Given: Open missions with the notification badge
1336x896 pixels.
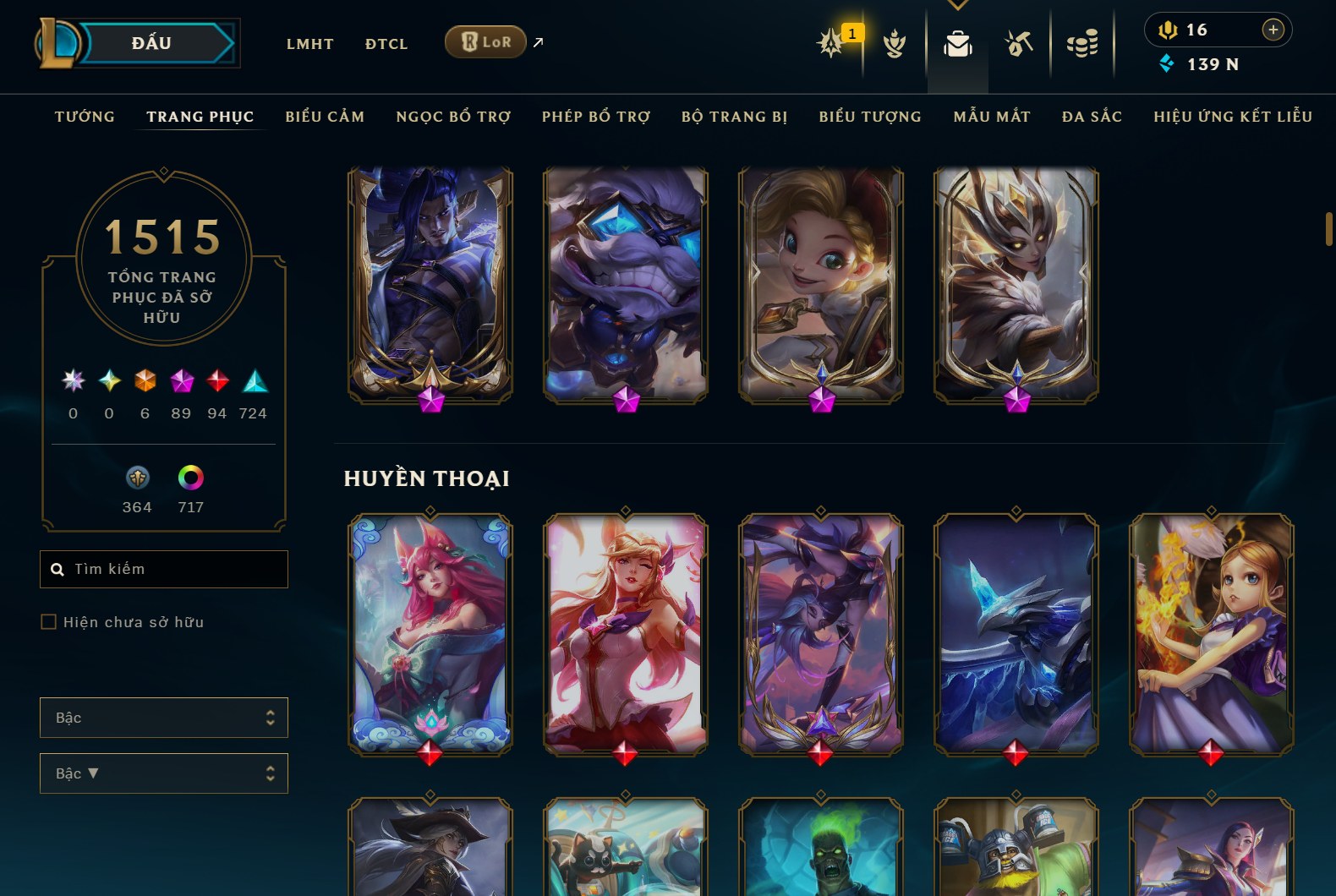Looking at the screenshot, I should pyautogui.click(x=830, y=42).
